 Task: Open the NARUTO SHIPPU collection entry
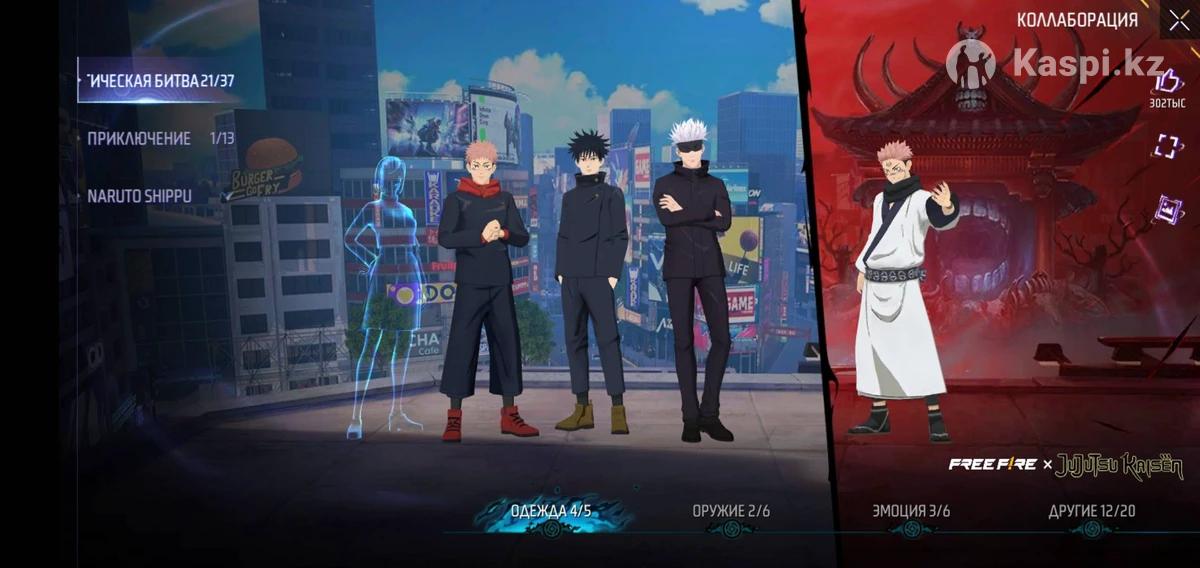point(140,196)
